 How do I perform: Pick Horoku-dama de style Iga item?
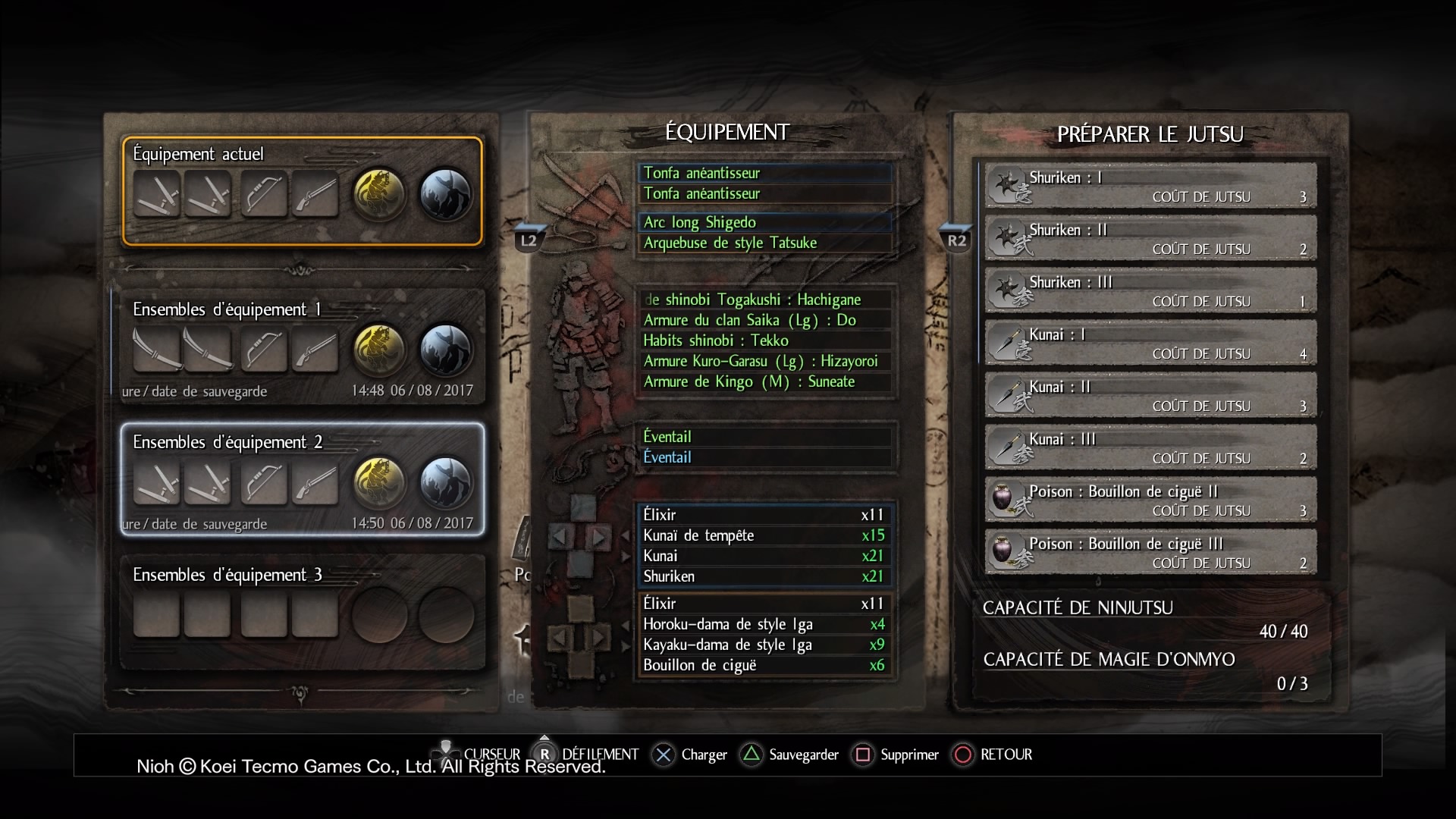point(763,624)
